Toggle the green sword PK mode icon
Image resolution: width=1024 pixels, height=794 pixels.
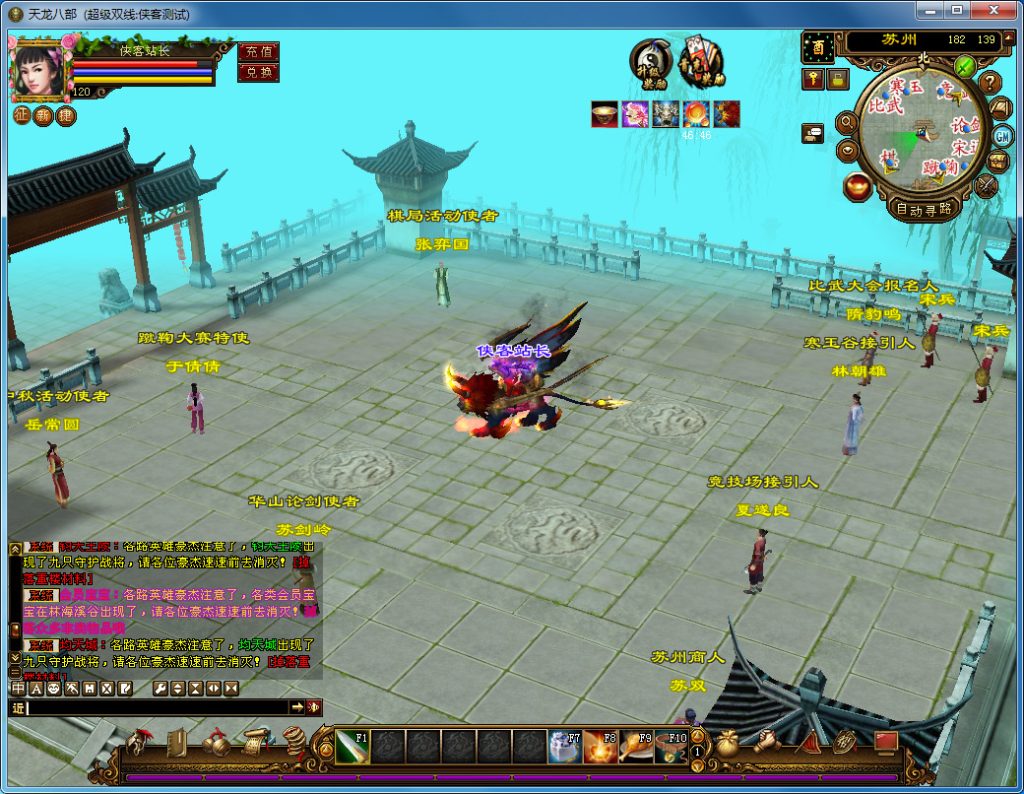click(x=964, y=66)
